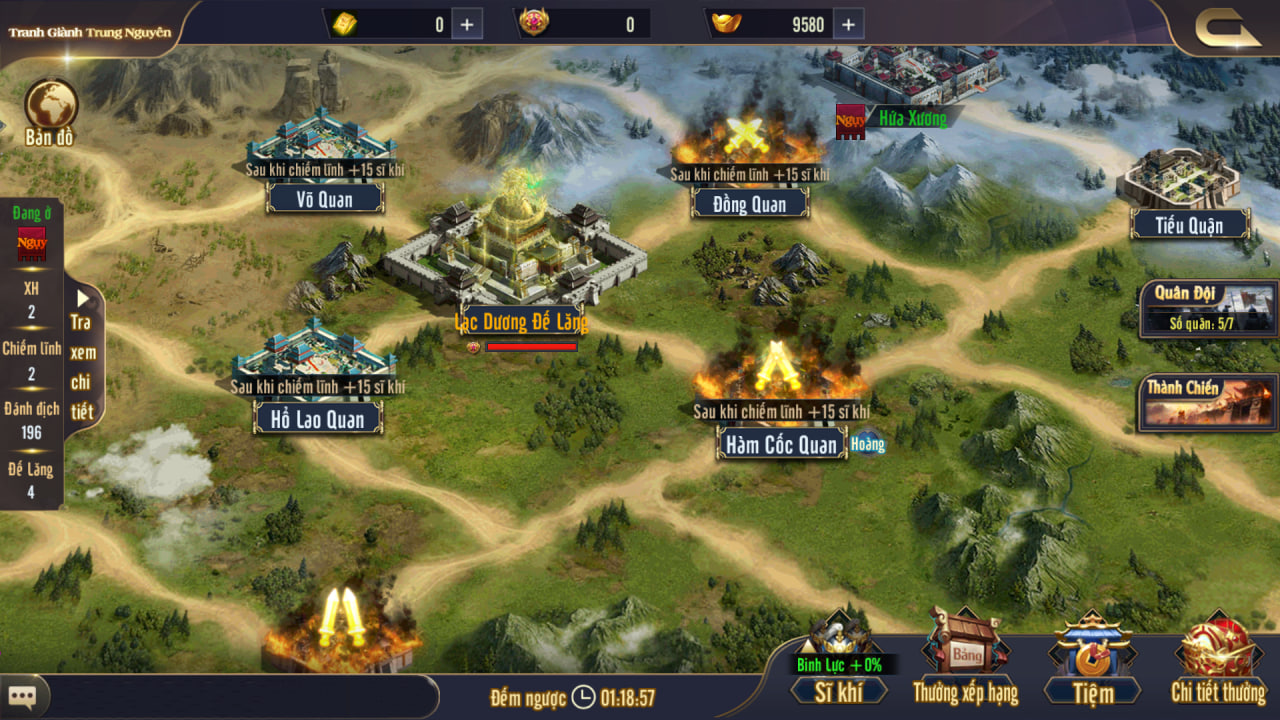The height and width of the screenshot is (720, 1280).
Task: Select the Võ Quan pass
Action: click(x=324, y=198)
